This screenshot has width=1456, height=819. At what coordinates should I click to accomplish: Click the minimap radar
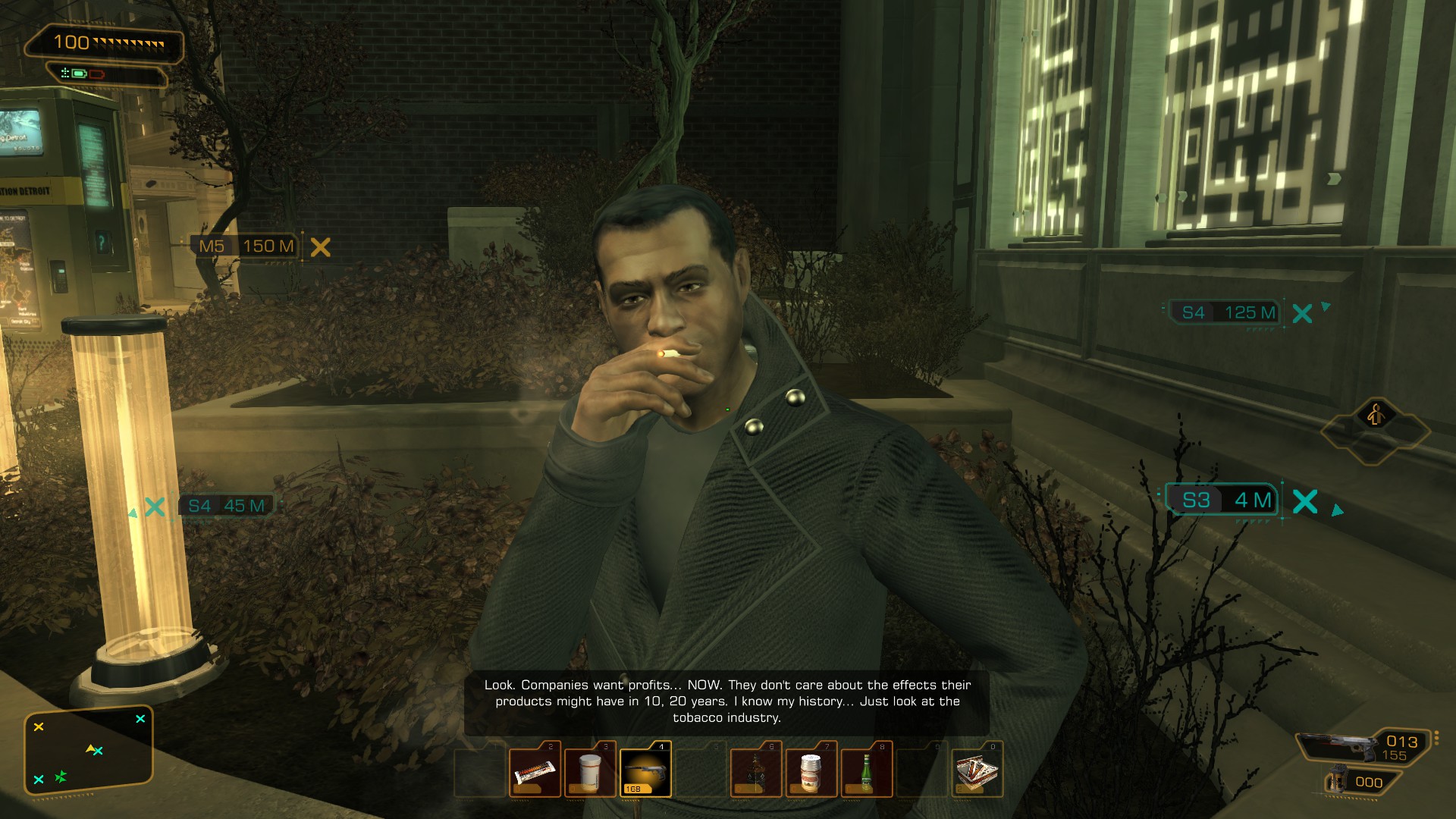point(88,751)
